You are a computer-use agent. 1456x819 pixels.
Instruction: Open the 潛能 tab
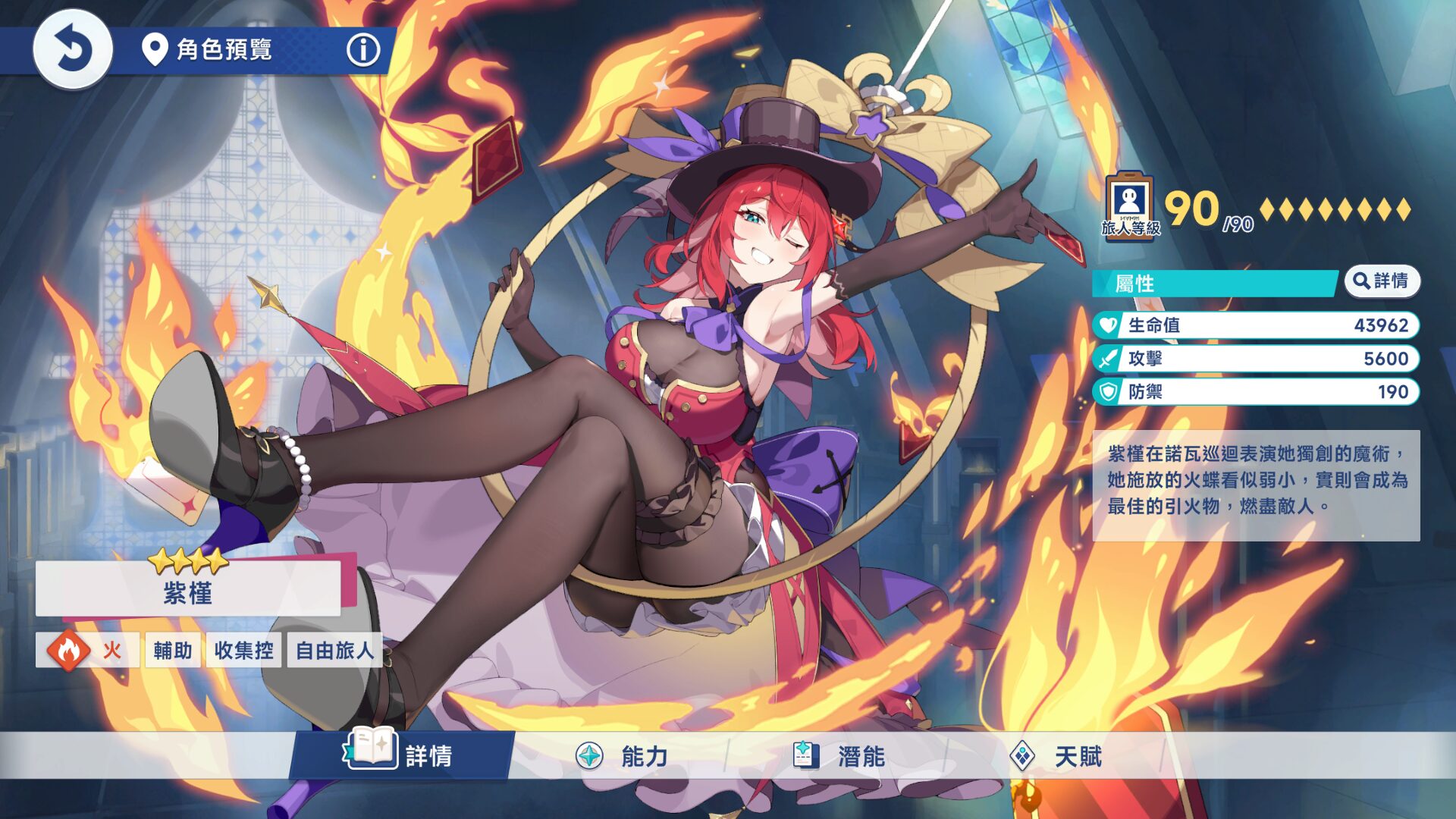(861, 756)
